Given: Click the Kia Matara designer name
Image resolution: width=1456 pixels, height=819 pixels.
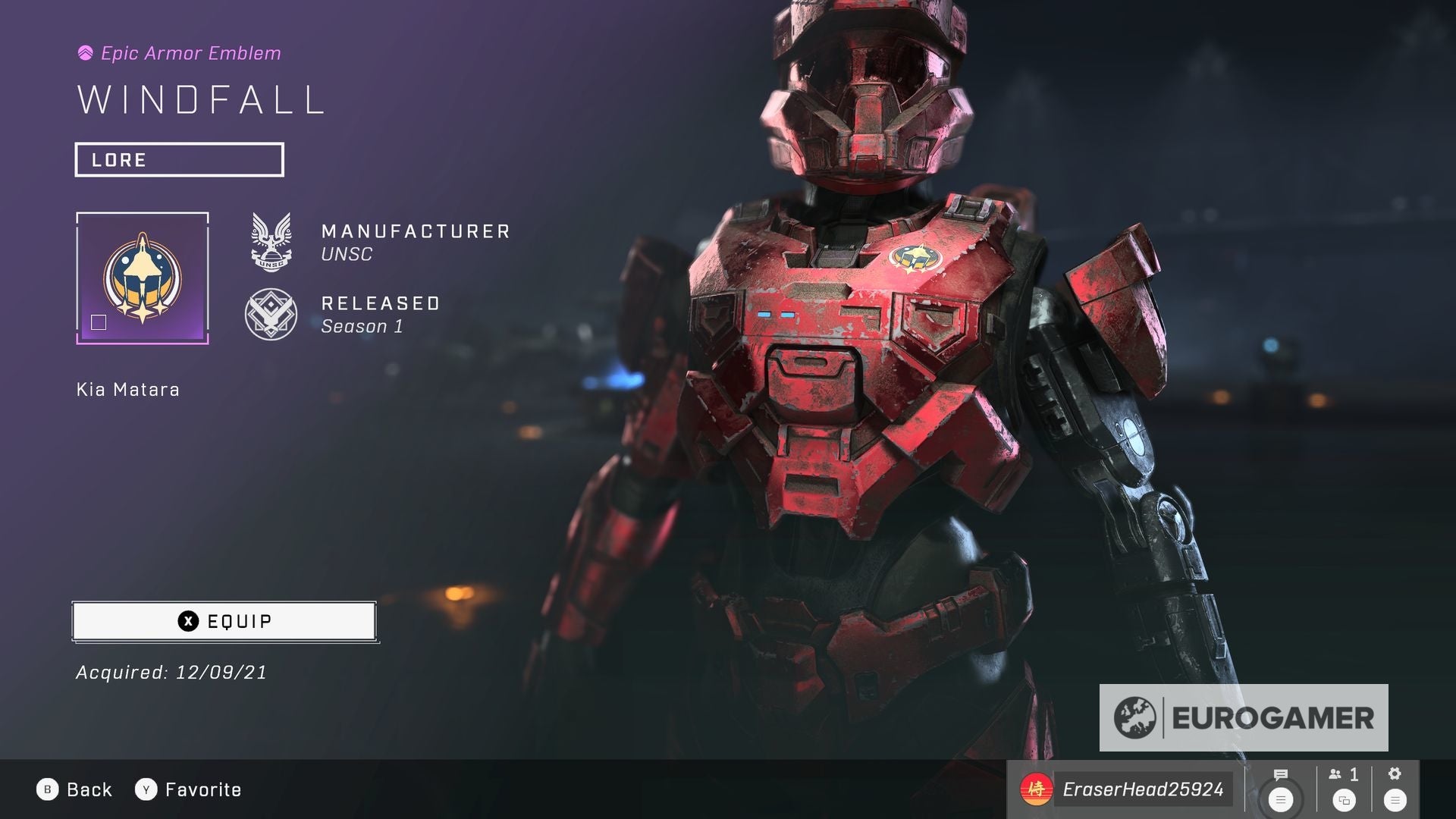Looking at the screenshot, I should [127, 389].
